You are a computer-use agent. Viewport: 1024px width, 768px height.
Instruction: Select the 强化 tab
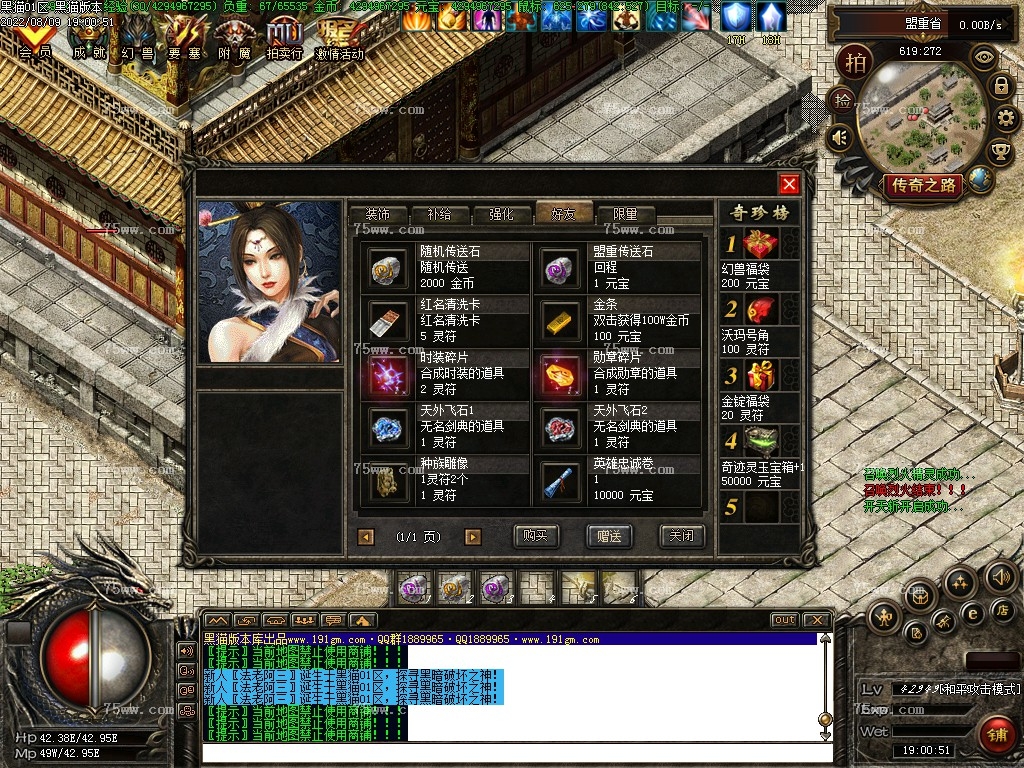pos(501,214)
